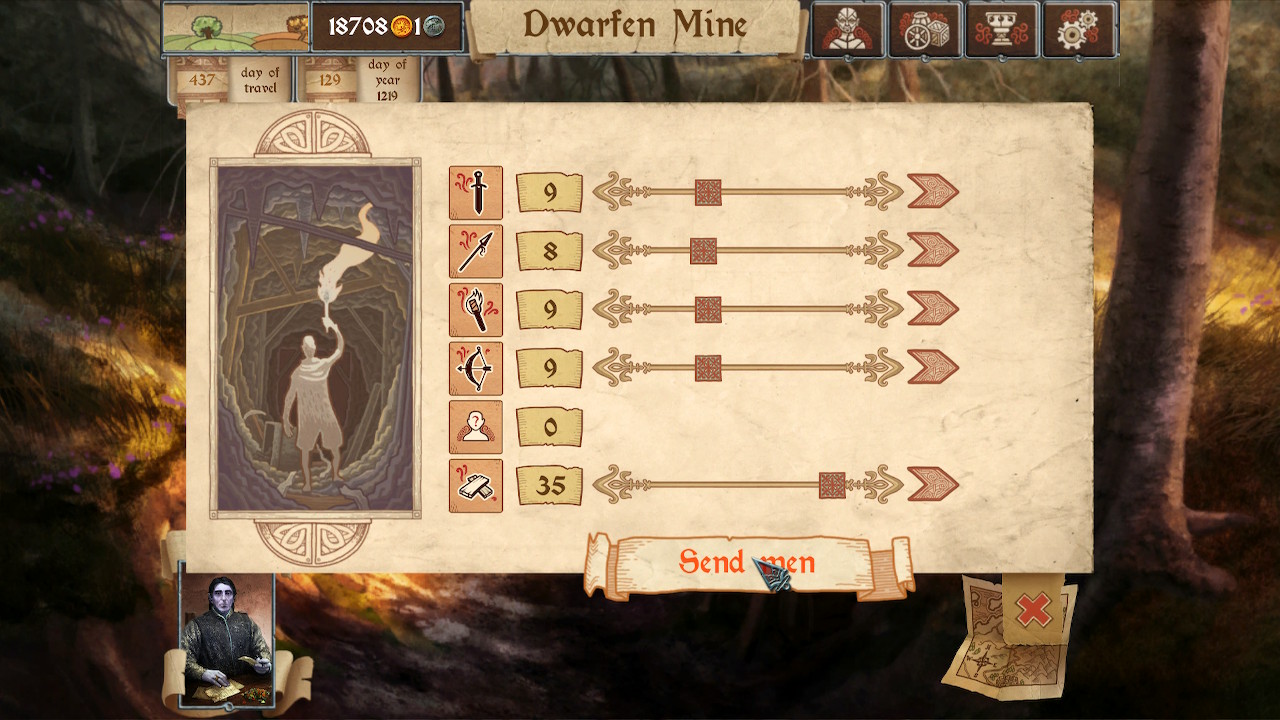The width and height of the screenshot is (1280, 720).
Task: Select the unknown villager icon
Action: 476,424
